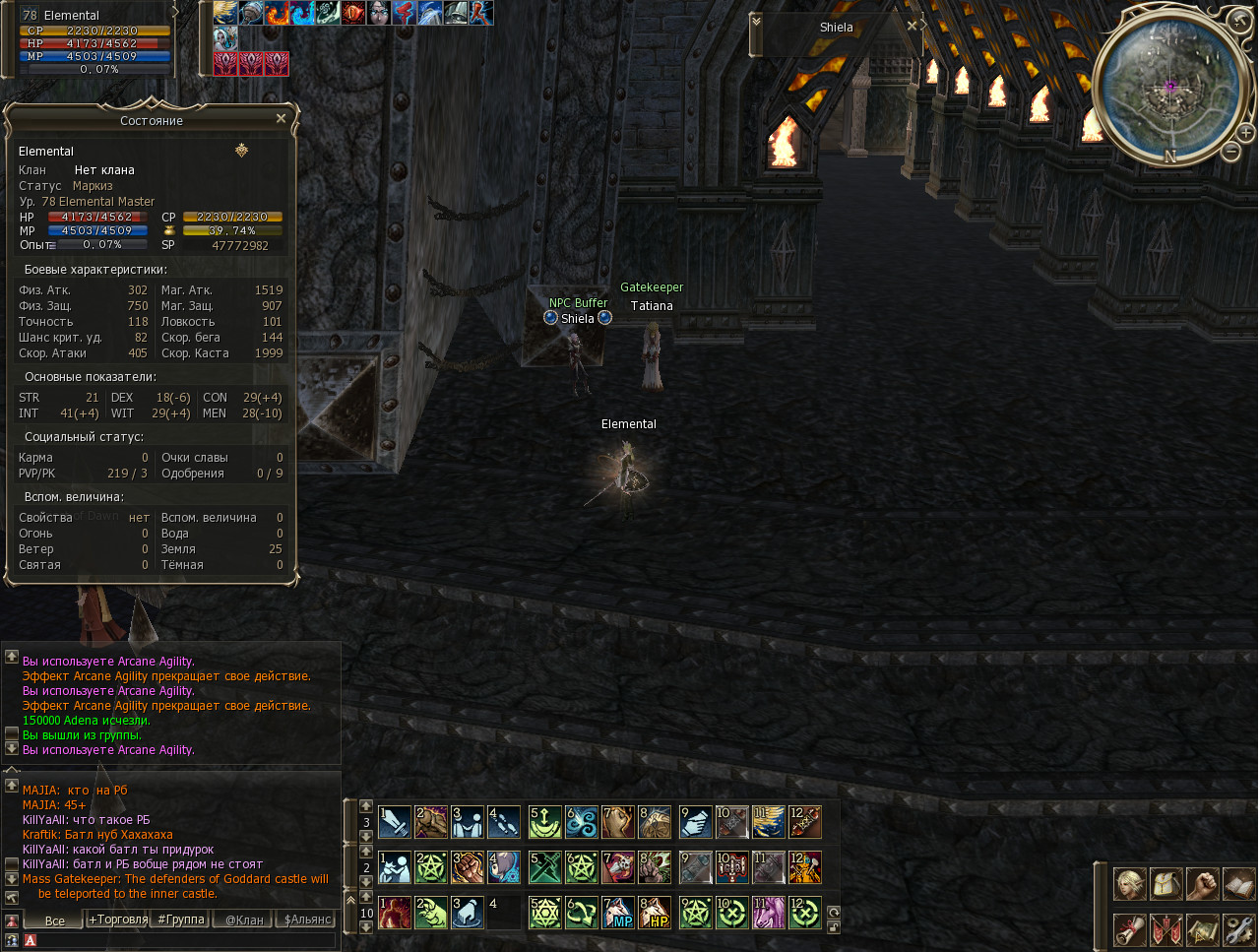Select the #Группа chat tab

[181, 920]
